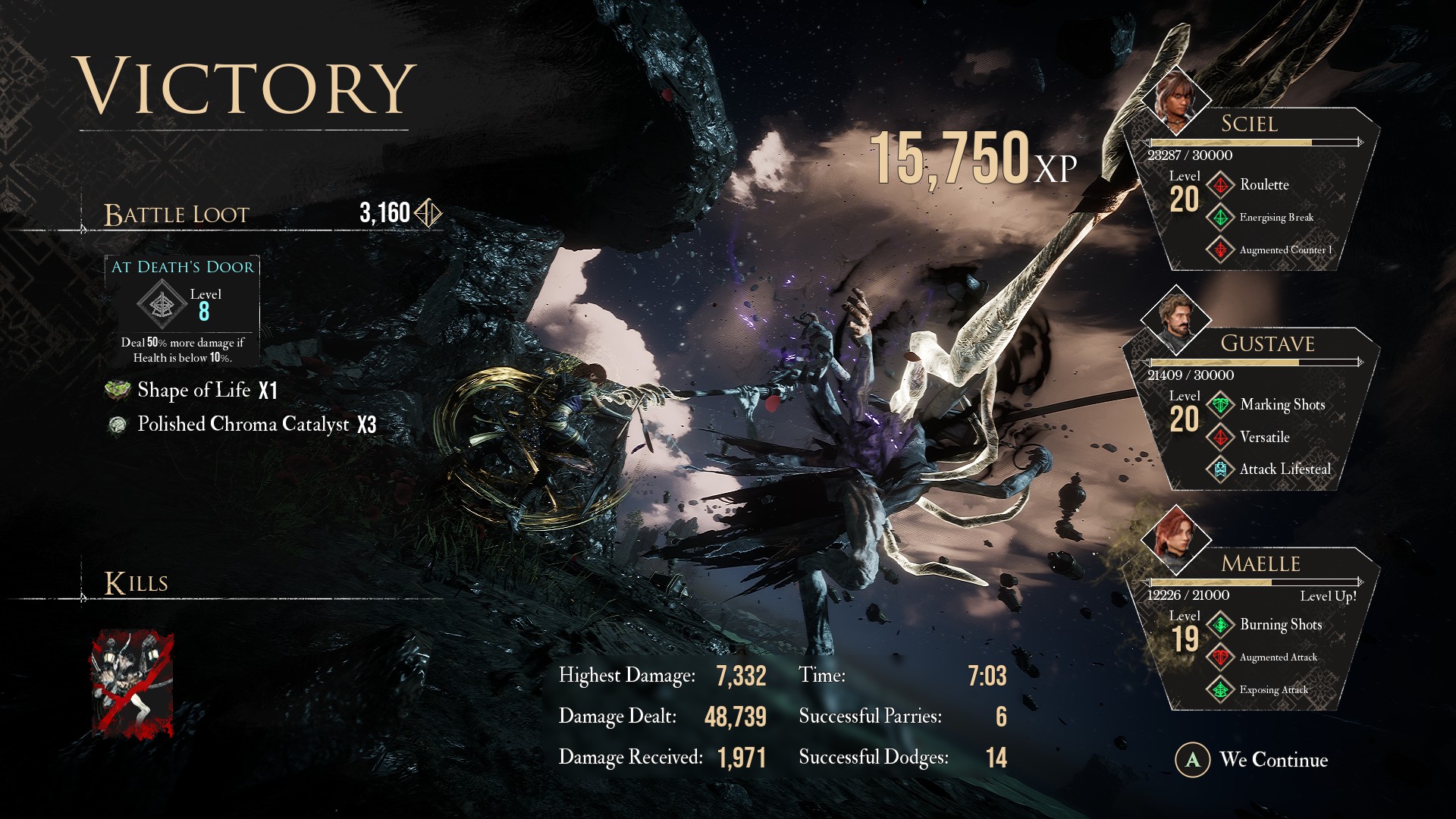Screen dimensions: 1456x819
Task: Select Sciel's Roulette picto entry
Action: (1263, 185)
